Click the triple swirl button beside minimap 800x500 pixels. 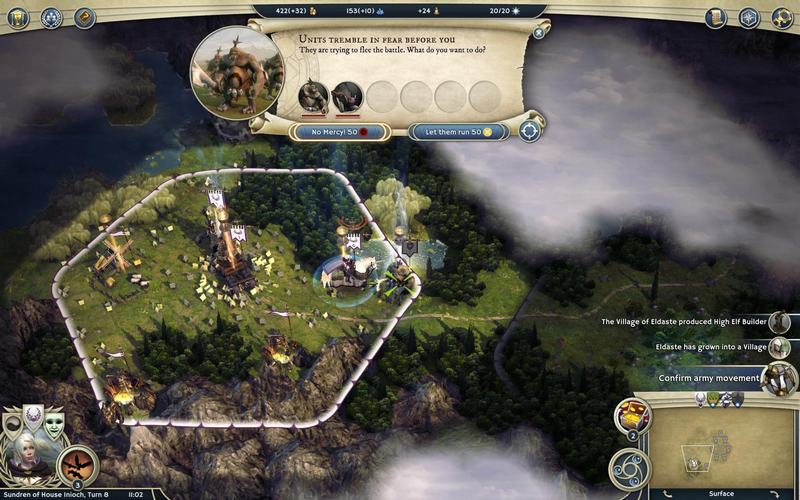coord(632,467)
